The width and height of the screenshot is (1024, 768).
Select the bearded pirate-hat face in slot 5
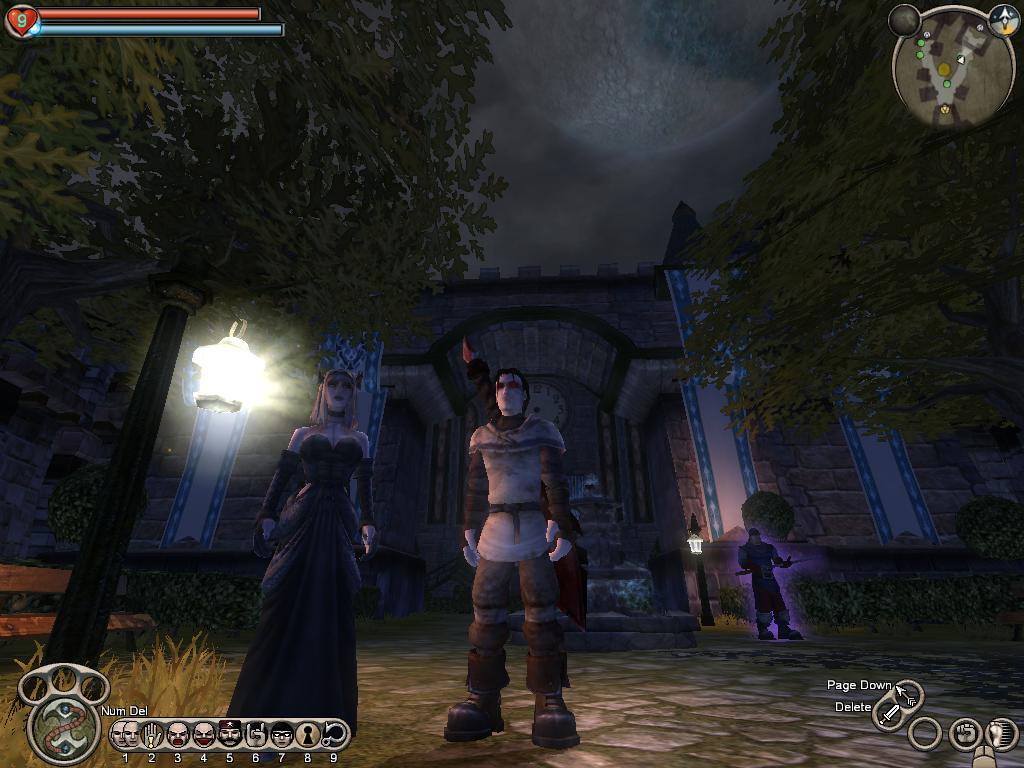tap(230, 735)
